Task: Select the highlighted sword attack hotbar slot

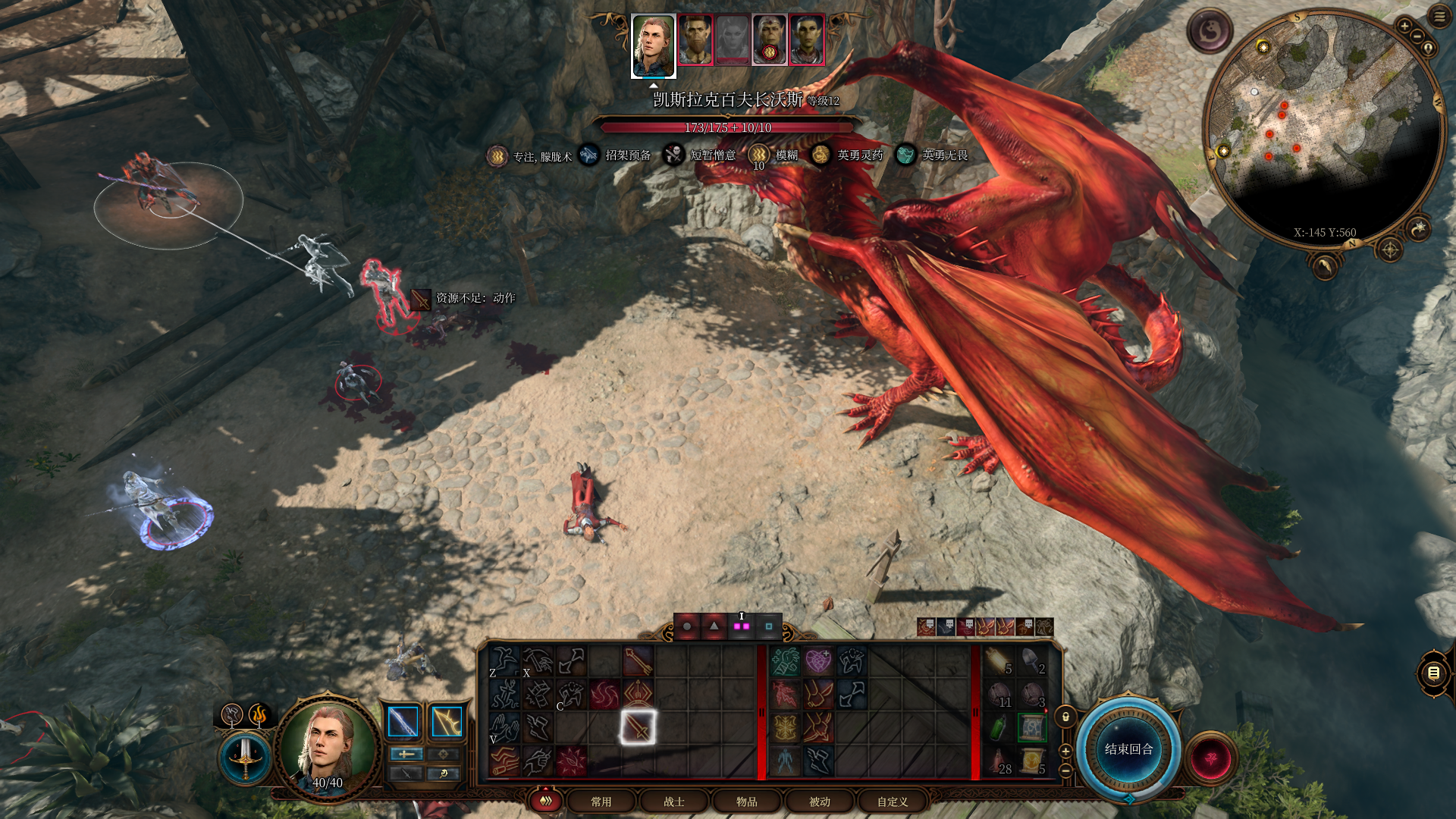Action: 638,727
